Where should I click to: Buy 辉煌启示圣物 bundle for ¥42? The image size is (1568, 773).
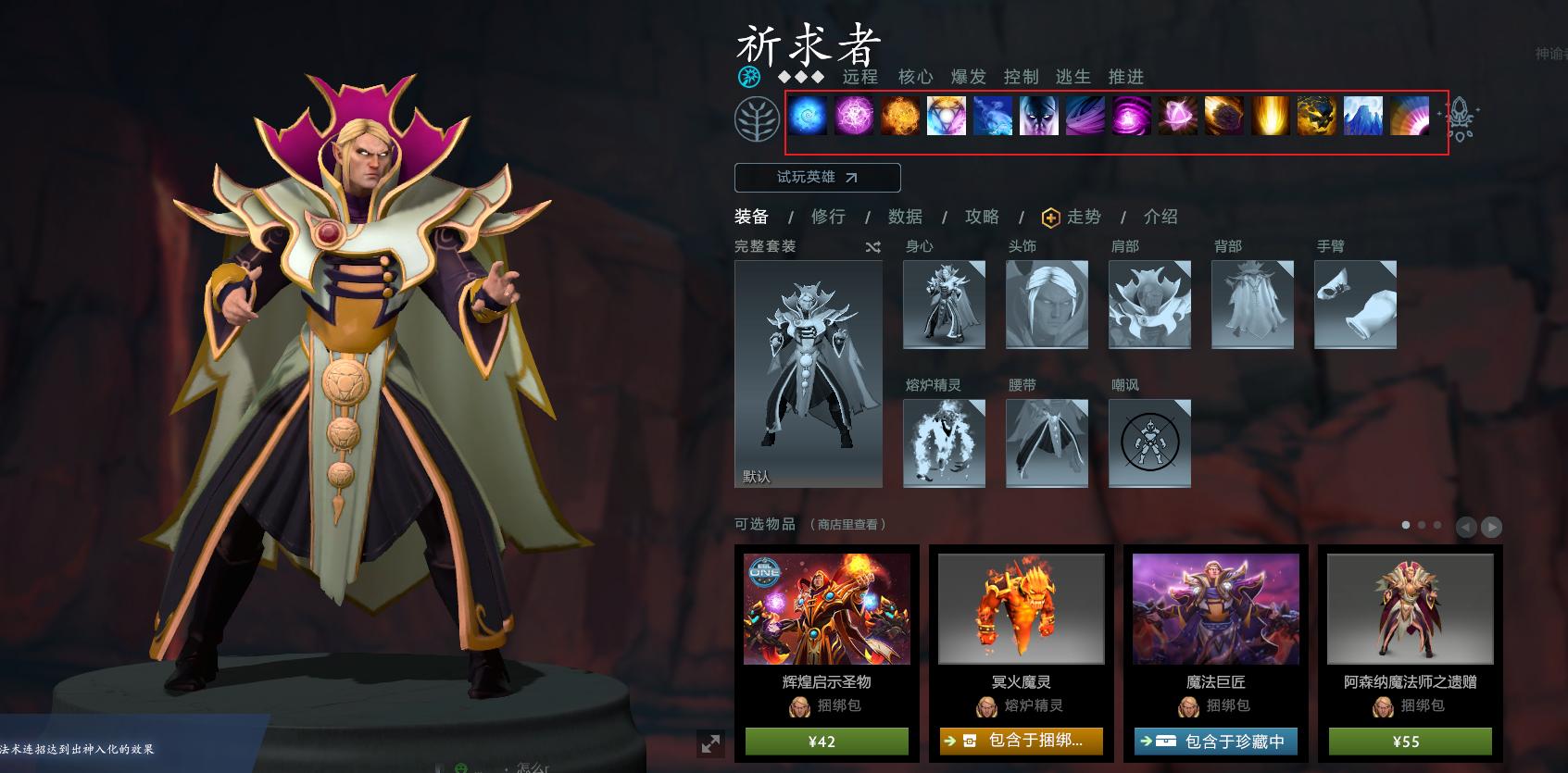pyautogui.click(x=826, y=742)
